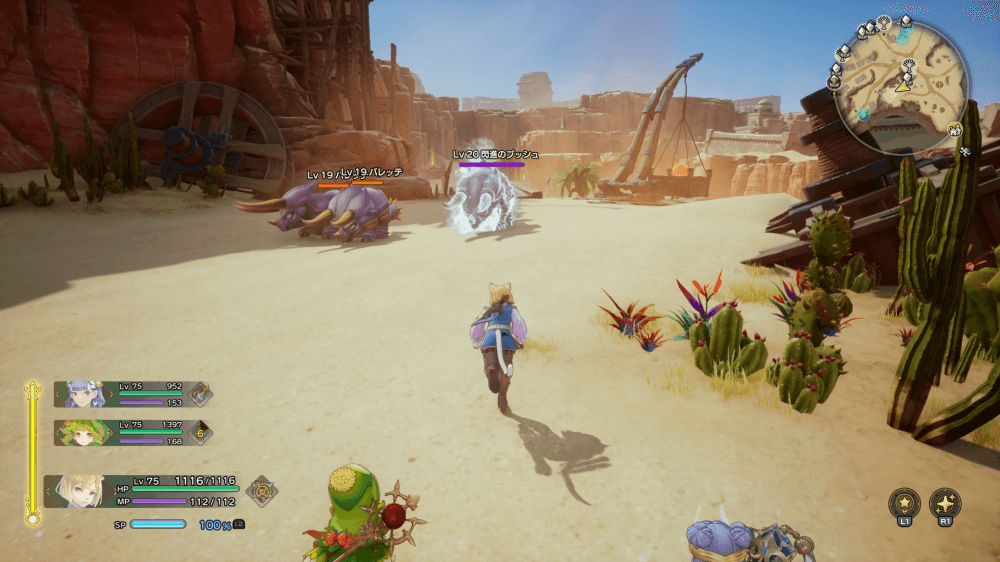Screen dimensions: 1000x562
Task: Click the diamond emblem beside the leader's HP
Action: [262, 490]
